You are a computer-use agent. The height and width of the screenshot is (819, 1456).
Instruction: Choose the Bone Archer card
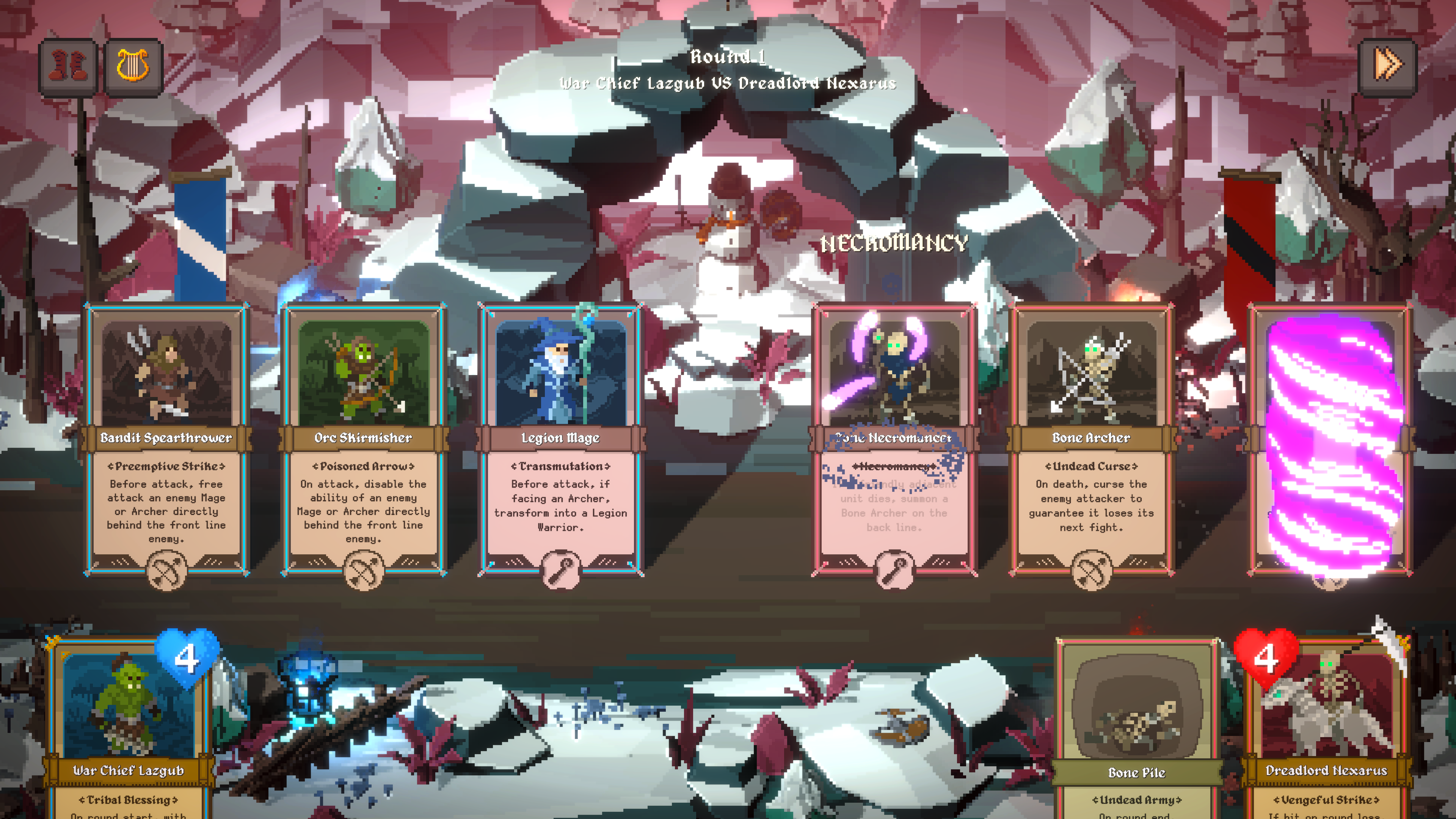pos(1091,438)
